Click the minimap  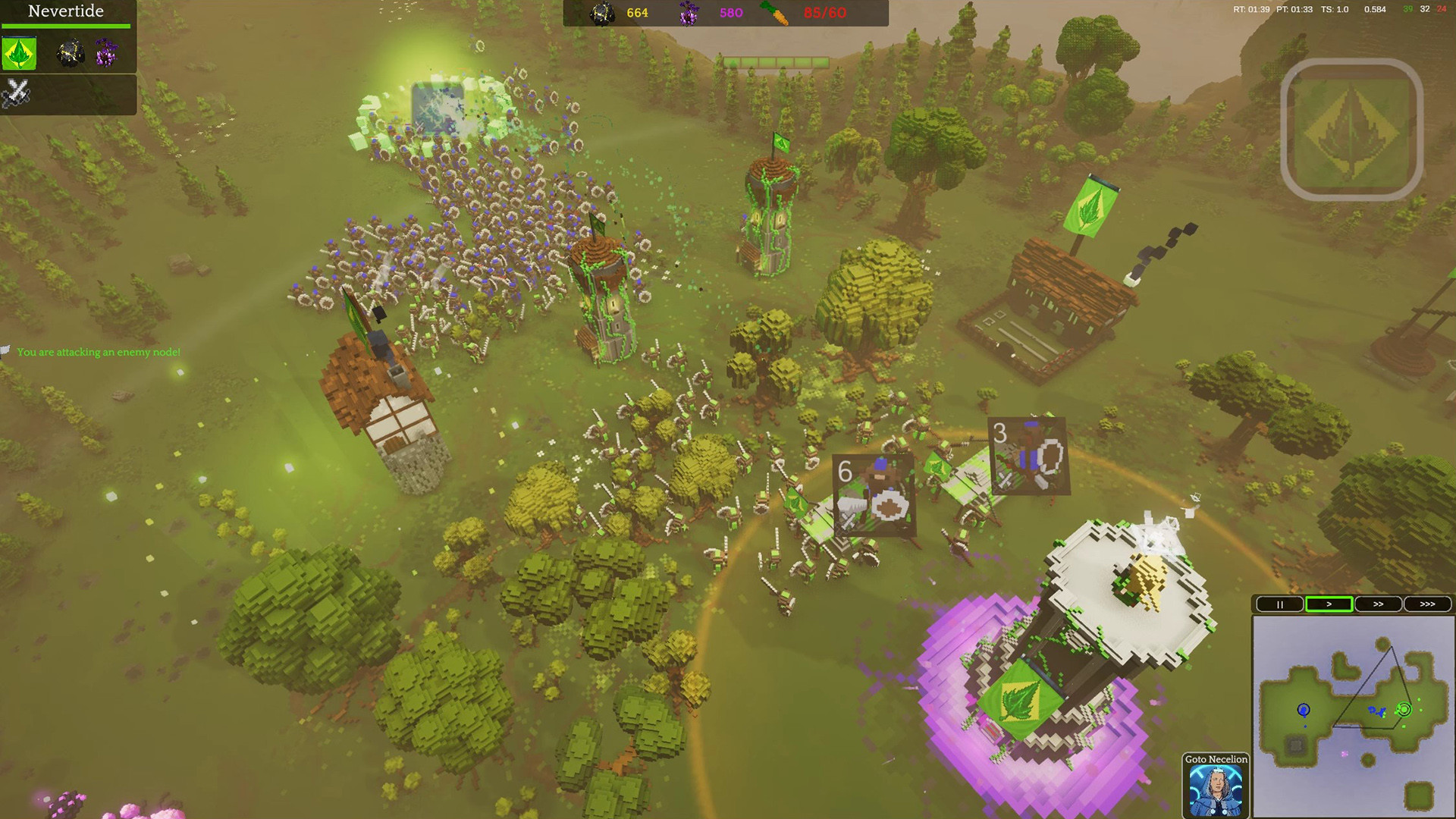[1353, 716]
